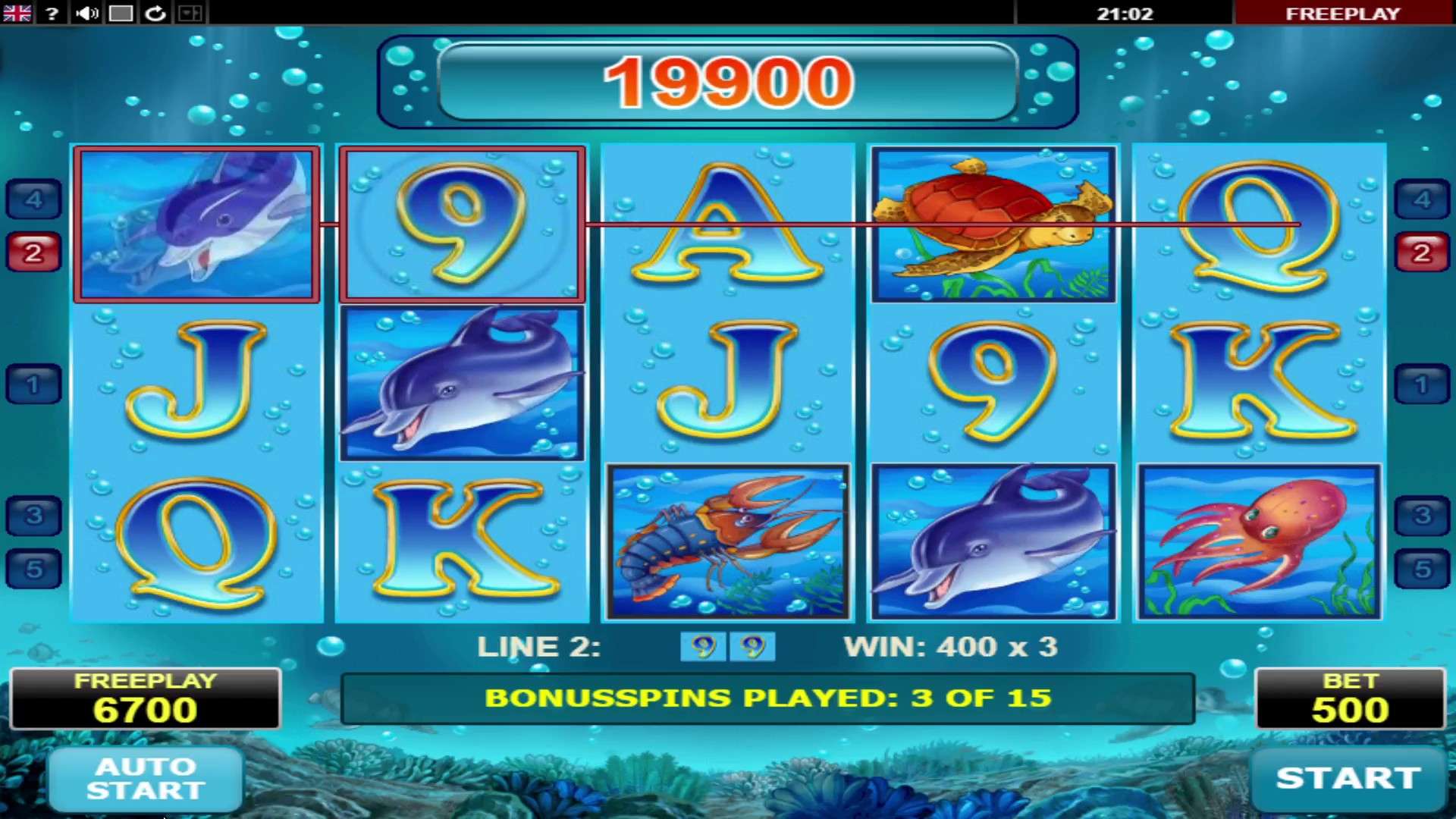Open the help question mark

(x=52, y=13)
